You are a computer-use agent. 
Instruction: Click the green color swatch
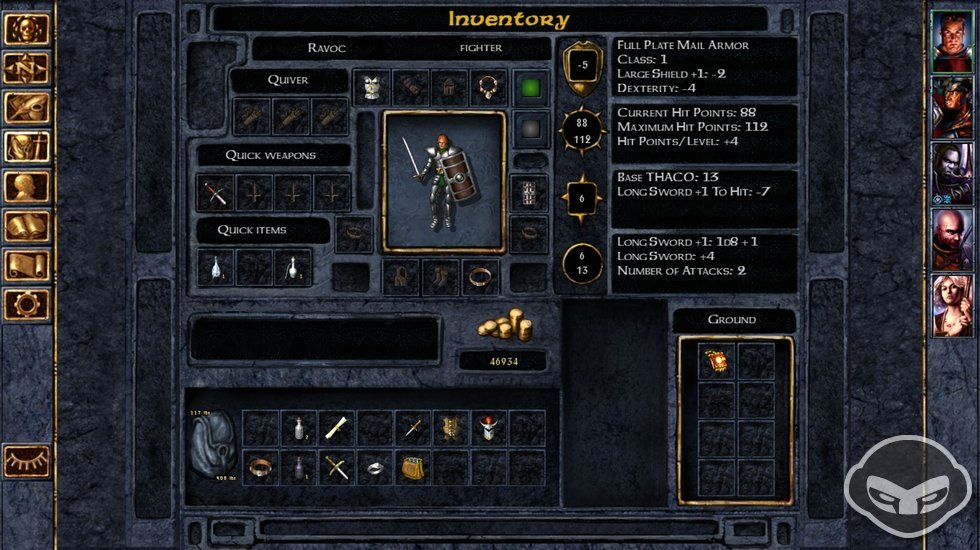coord(531,87)
